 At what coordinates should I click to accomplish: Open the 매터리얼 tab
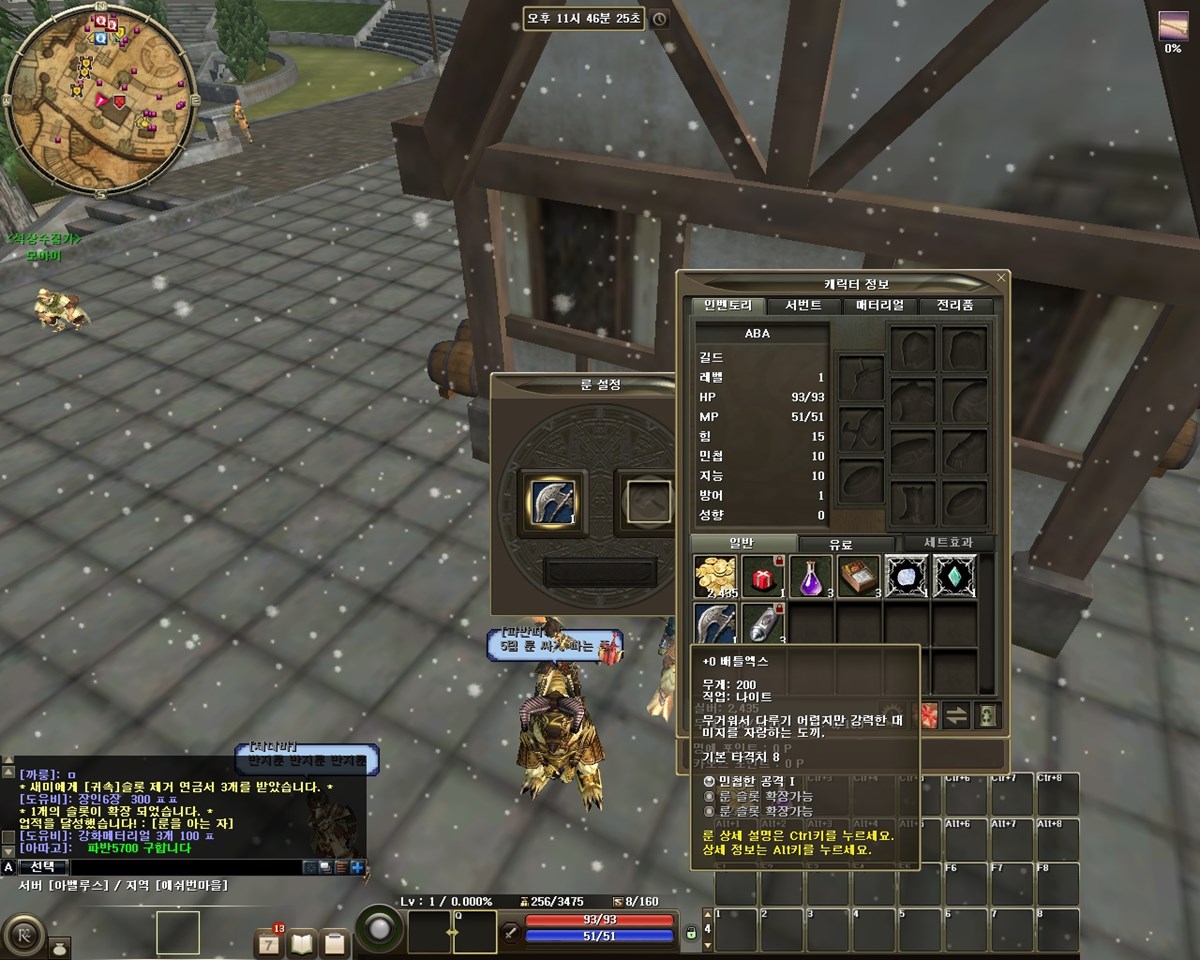[879, 306]
